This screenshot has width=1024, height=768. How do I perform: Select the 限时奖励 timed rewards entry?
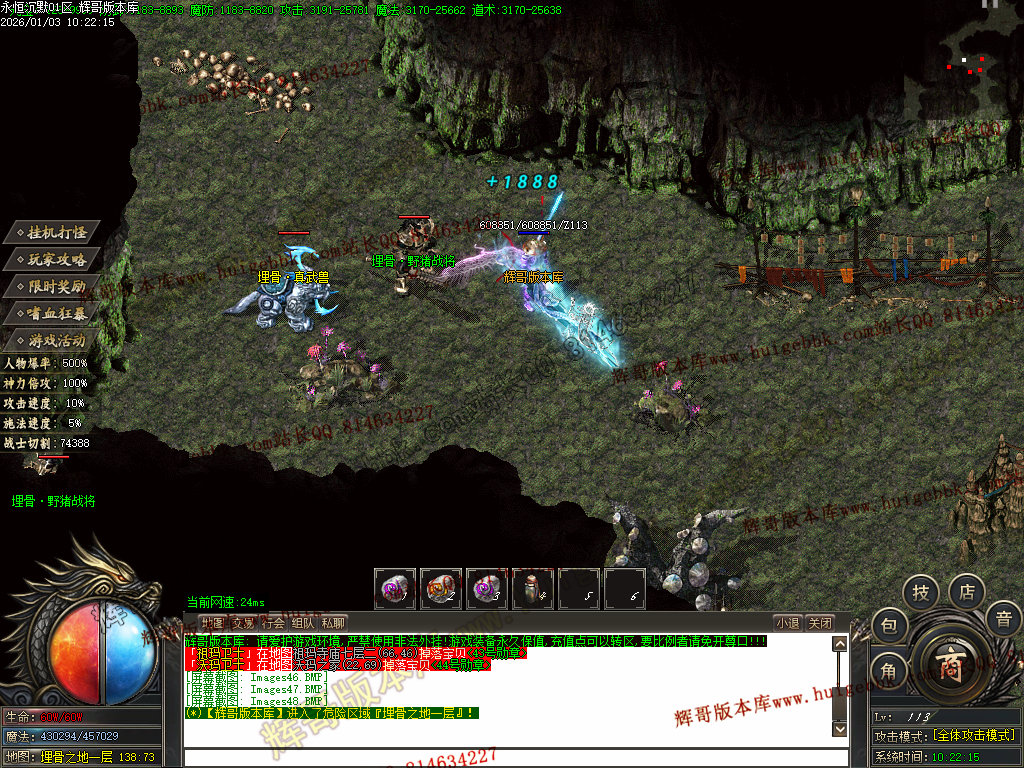(x=58, y=286)
